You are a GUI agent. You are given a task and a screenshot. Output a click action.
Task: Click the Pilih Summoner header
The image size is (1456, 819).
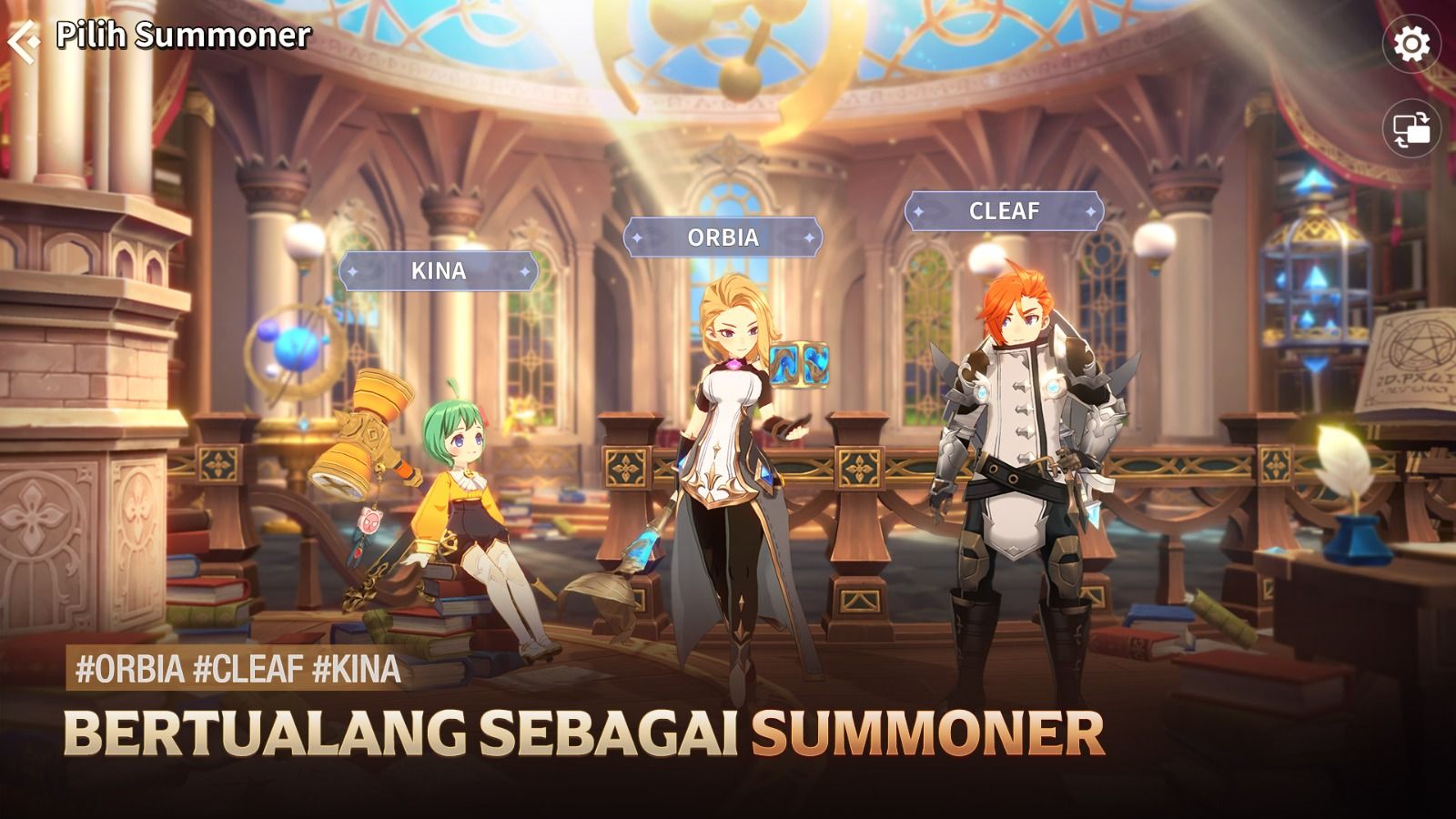tap(182, 36)
